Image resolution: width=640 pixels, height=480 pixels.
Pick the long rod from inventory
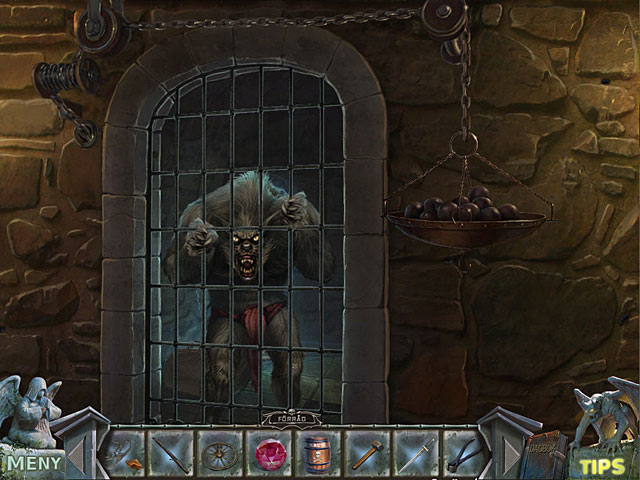point(174,452)
